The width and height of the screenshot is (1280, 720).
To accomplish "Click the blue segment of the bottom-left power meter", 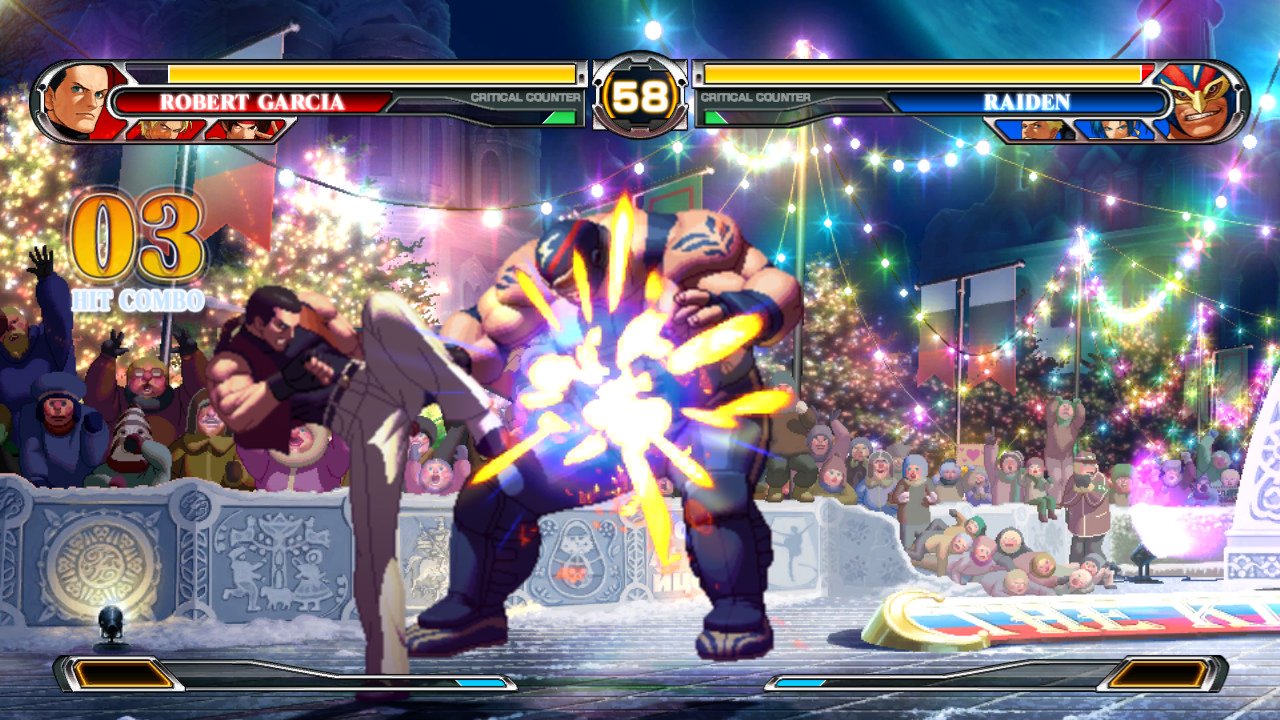I will [480, 681].
